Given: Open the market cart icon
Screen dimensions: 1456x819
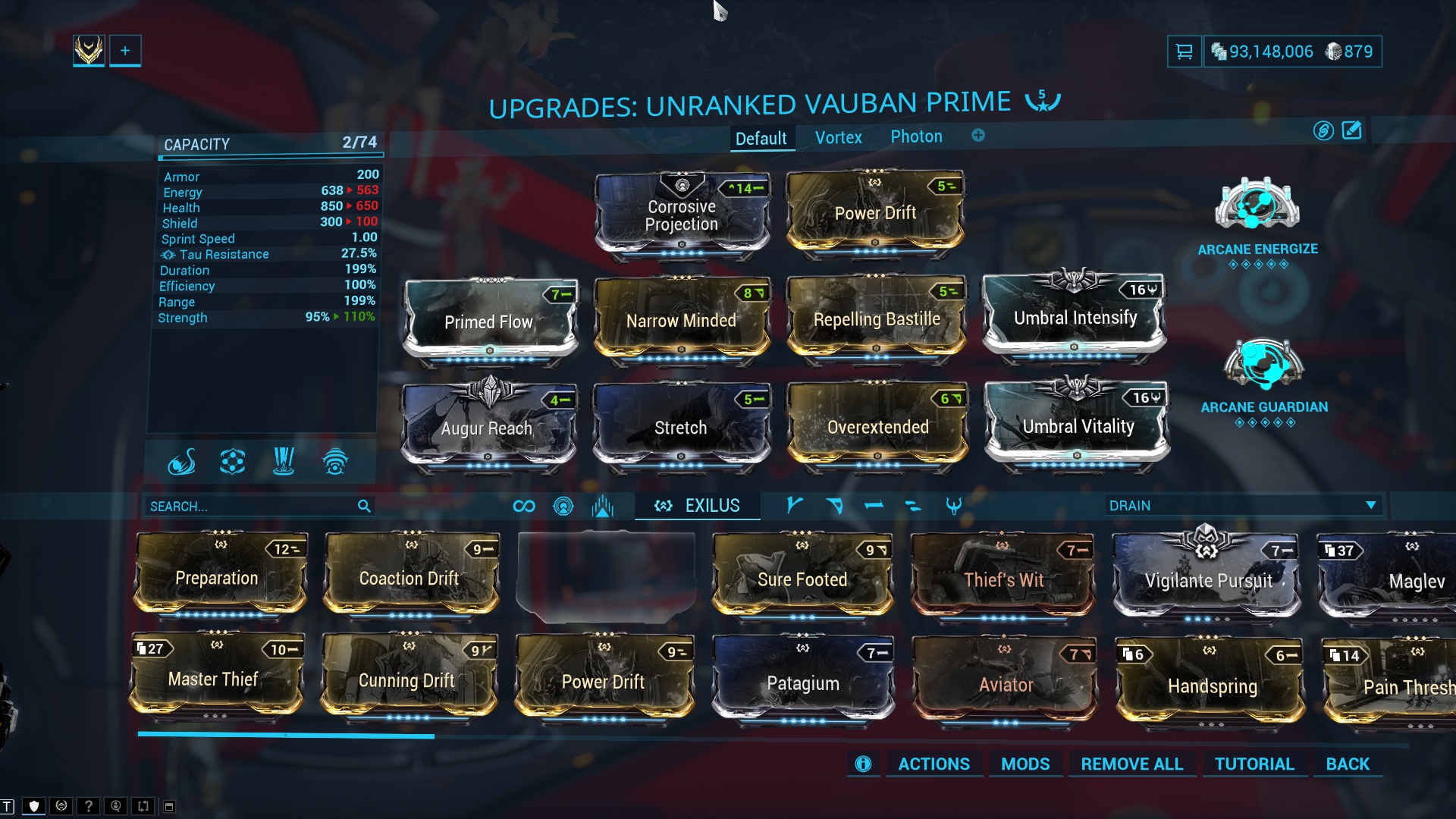Looking at the screenshot, I should pos(1184,52).
